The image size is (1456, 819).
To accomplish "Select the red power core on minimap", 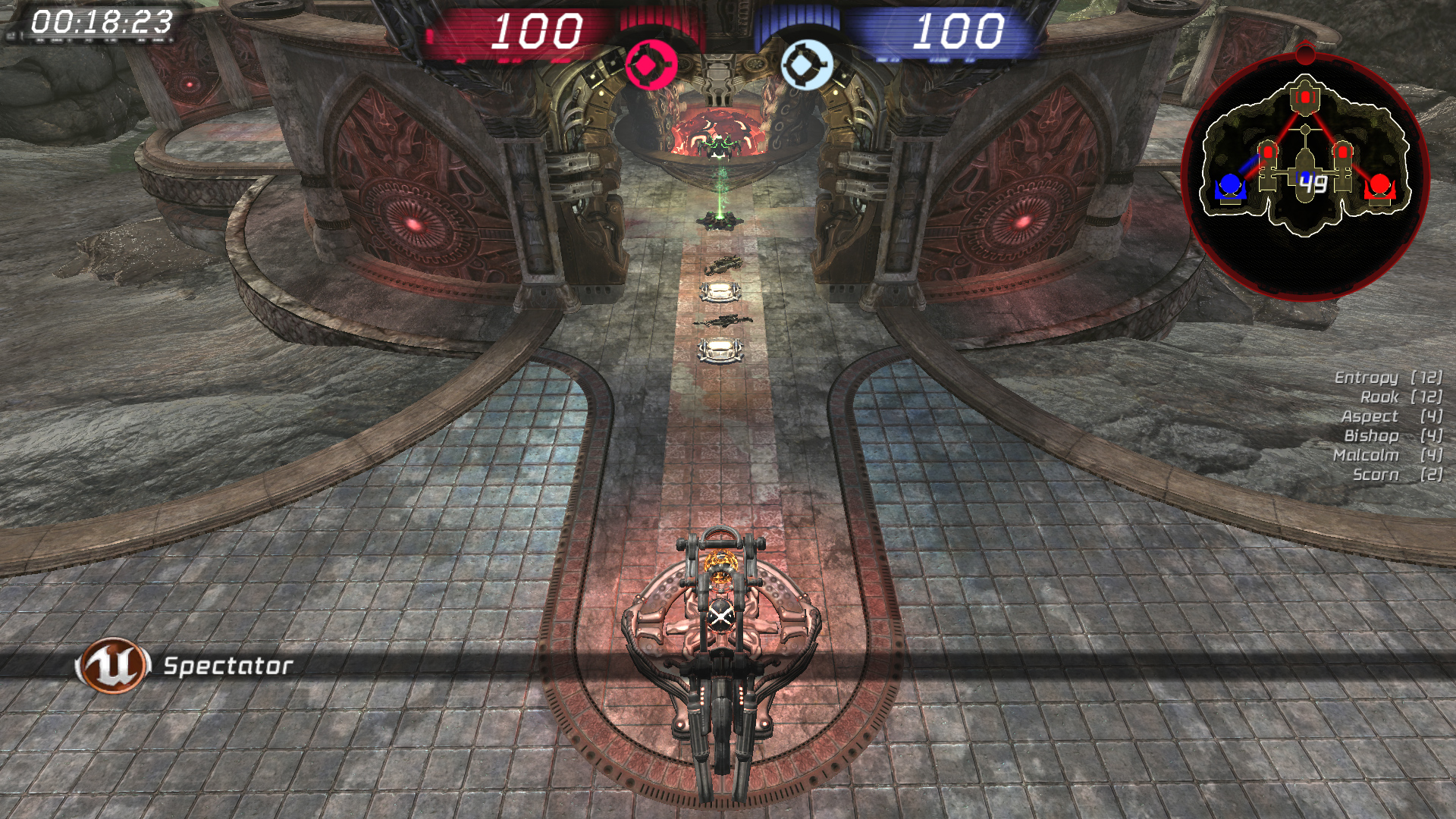I will tap(1379, 186).
